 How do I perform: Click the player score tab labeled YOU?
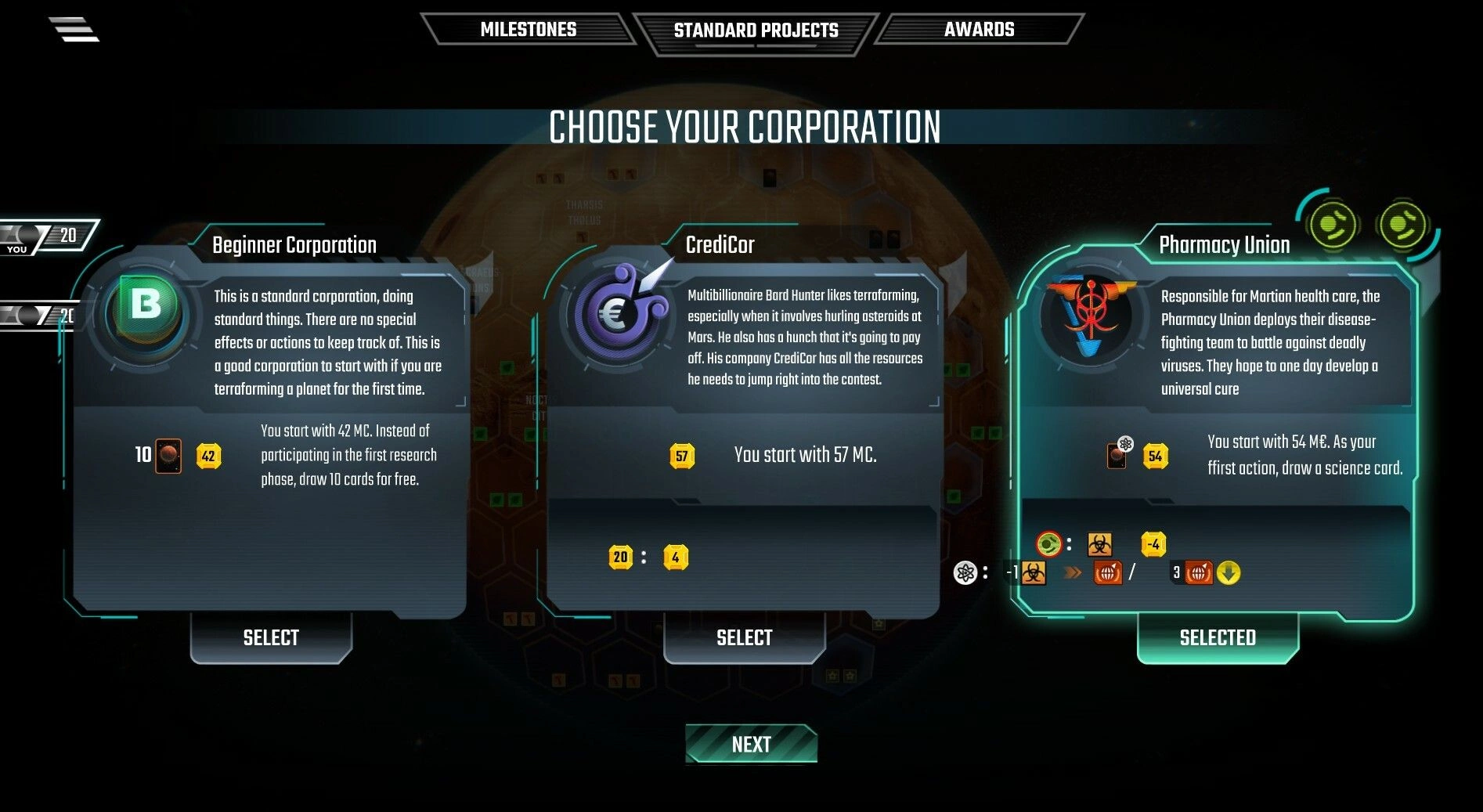(x=47, y=237)
